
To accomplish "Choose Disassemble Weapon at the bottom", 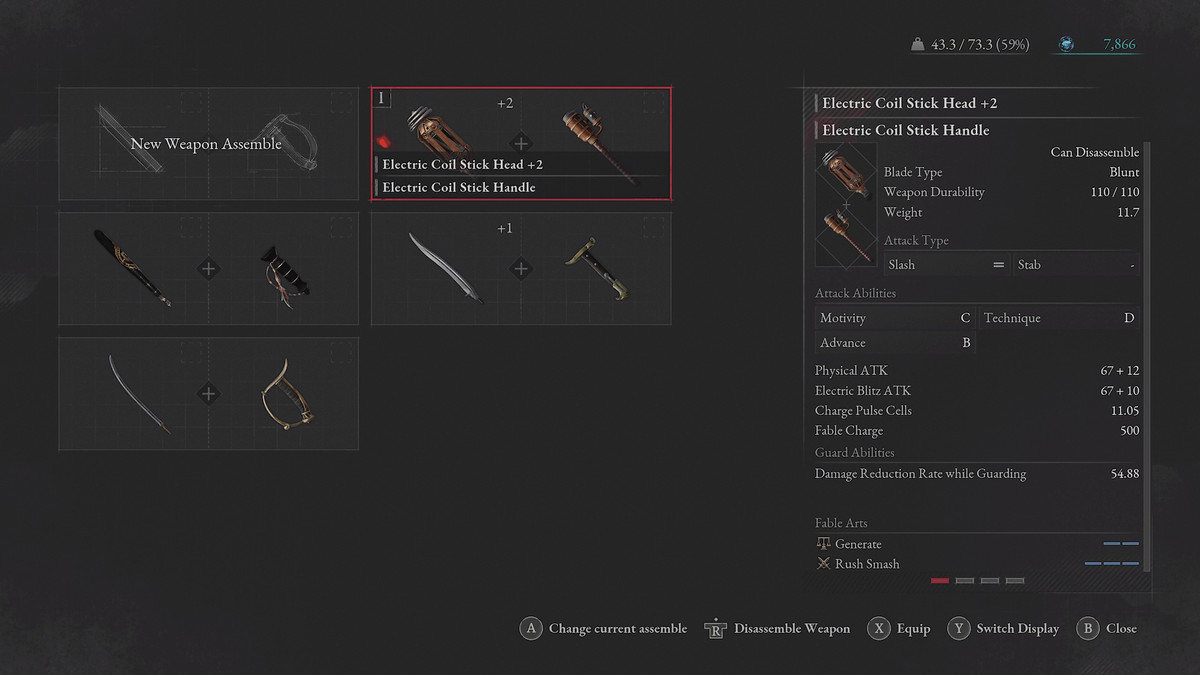I will tap(778, 629).
